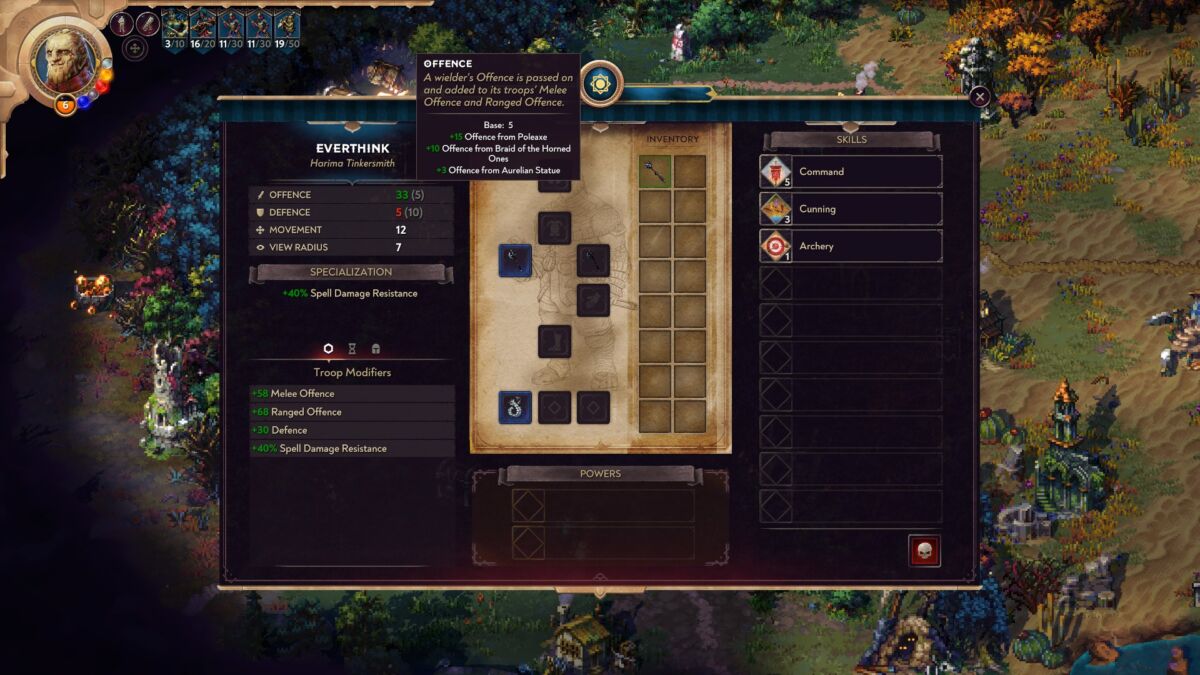Click the blue left-hand weapon slot

click(515, 260)
